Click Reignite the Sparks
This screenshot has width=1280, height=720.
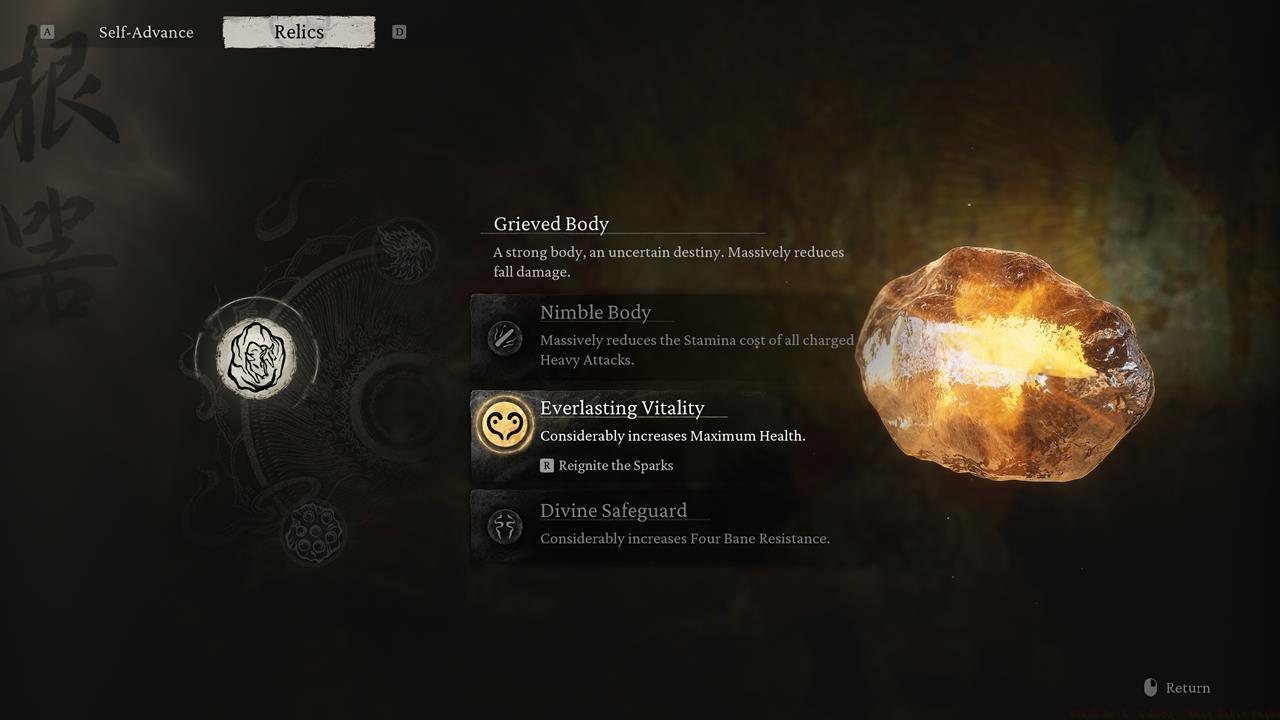[615, 465]
